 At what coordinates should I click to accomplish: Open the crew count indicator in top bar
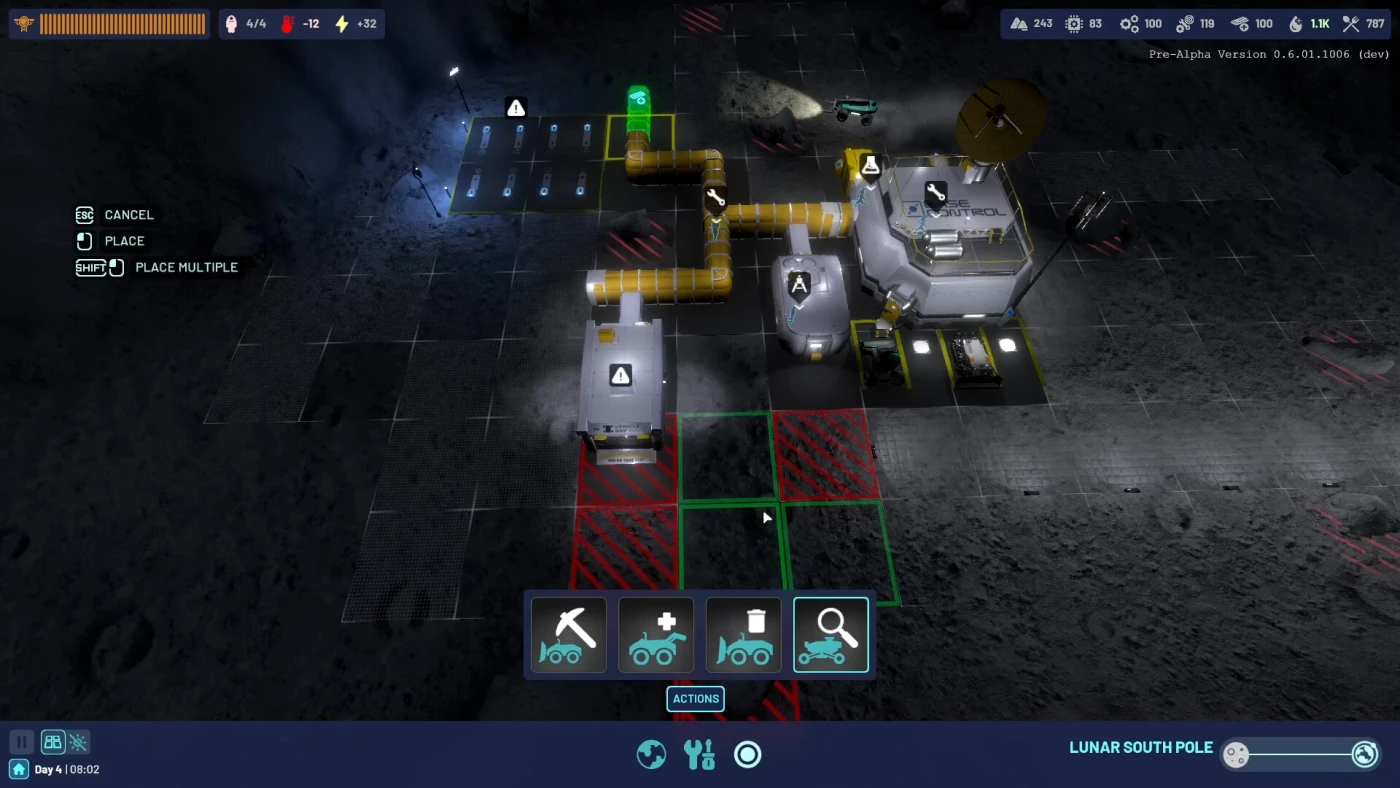(x=246, y=24)
